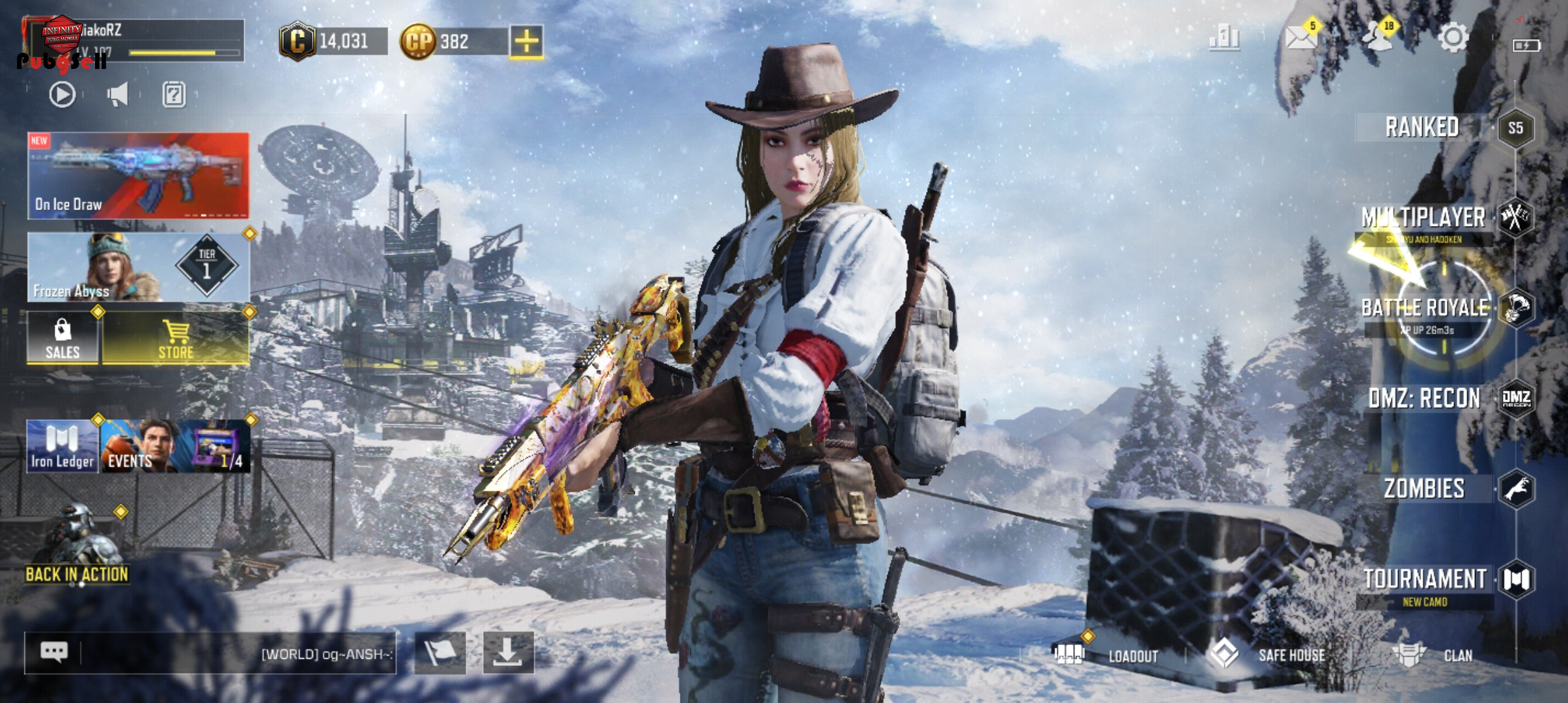Open the Tournament mode
This screenshot has height=703, width=1568.
click(x=1425, y=579)
